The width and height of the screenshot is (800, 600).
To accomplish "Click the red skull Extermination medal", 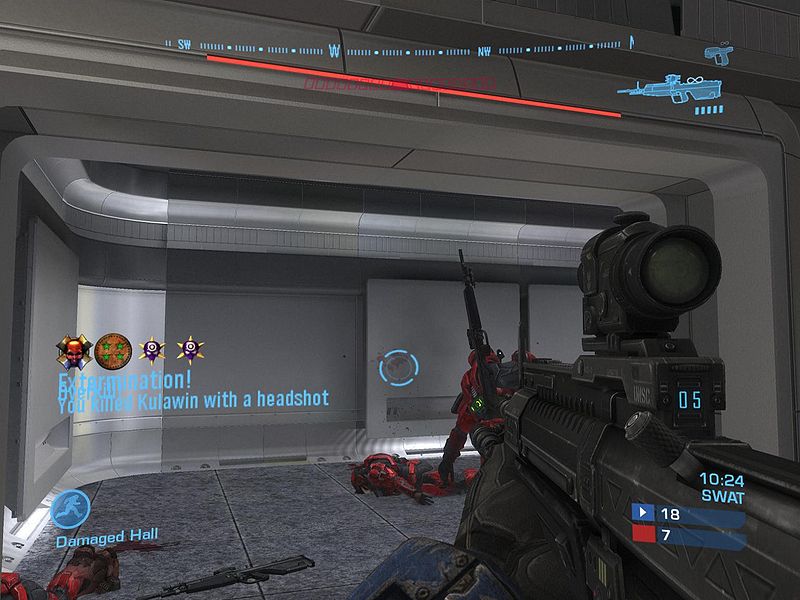I will coord(74,349).
